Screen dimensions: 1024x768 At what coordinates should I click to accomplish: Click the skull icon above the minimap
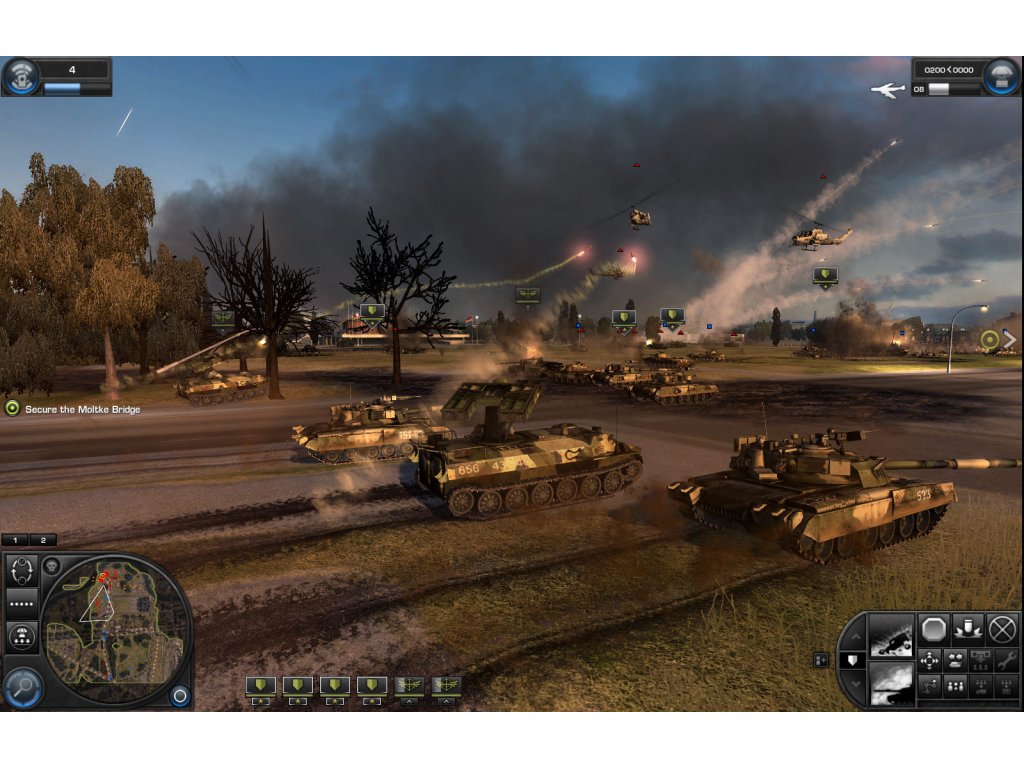click(x=52, y=564)
